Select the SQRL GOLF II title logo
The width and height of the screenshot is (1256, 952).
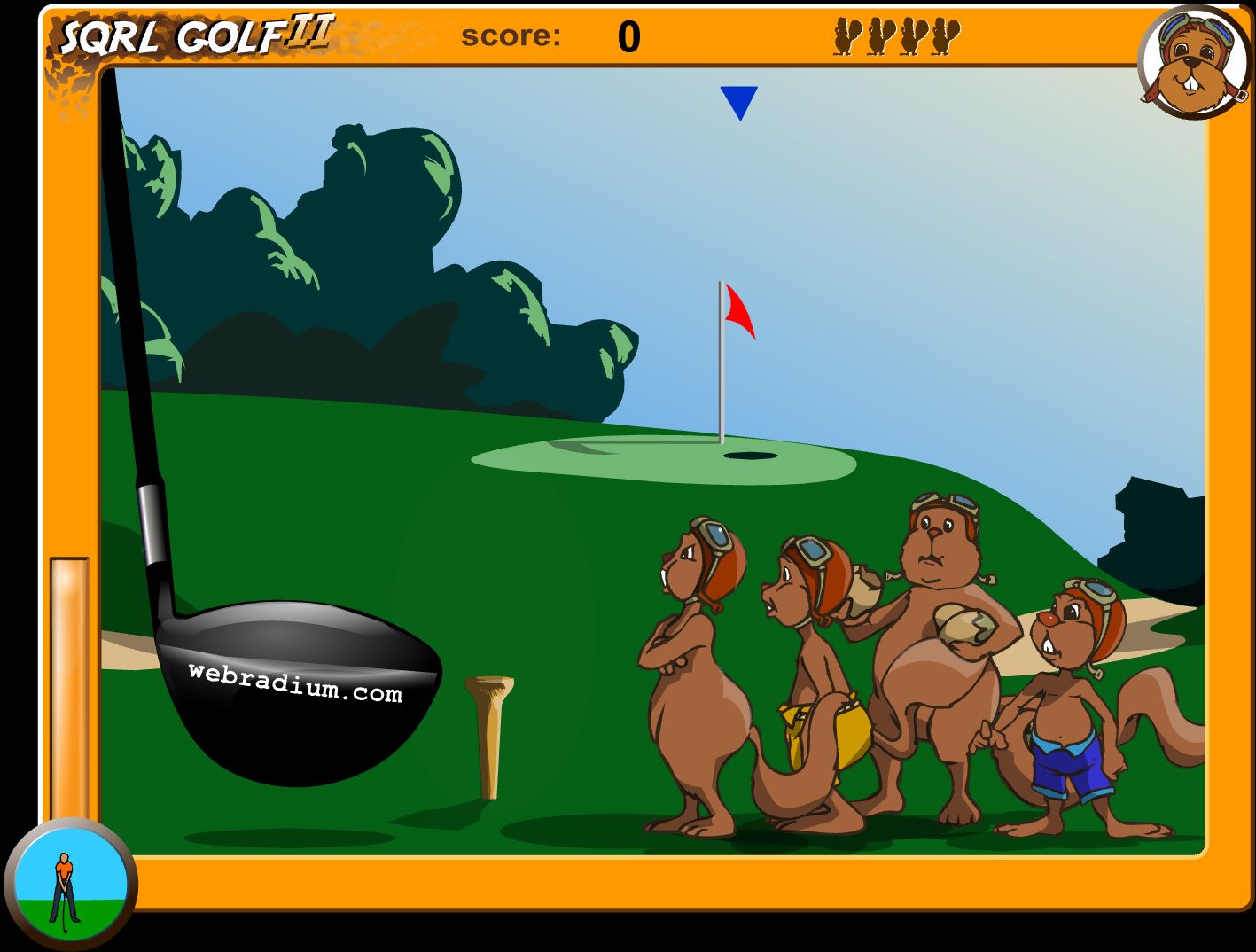(x=191, y=34)
